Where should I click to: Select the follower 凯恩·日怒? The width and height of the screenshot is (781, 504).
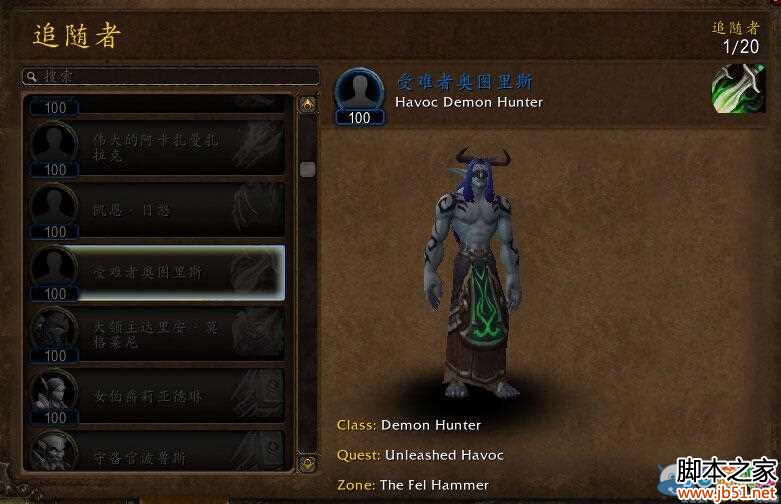coord(155,210)
